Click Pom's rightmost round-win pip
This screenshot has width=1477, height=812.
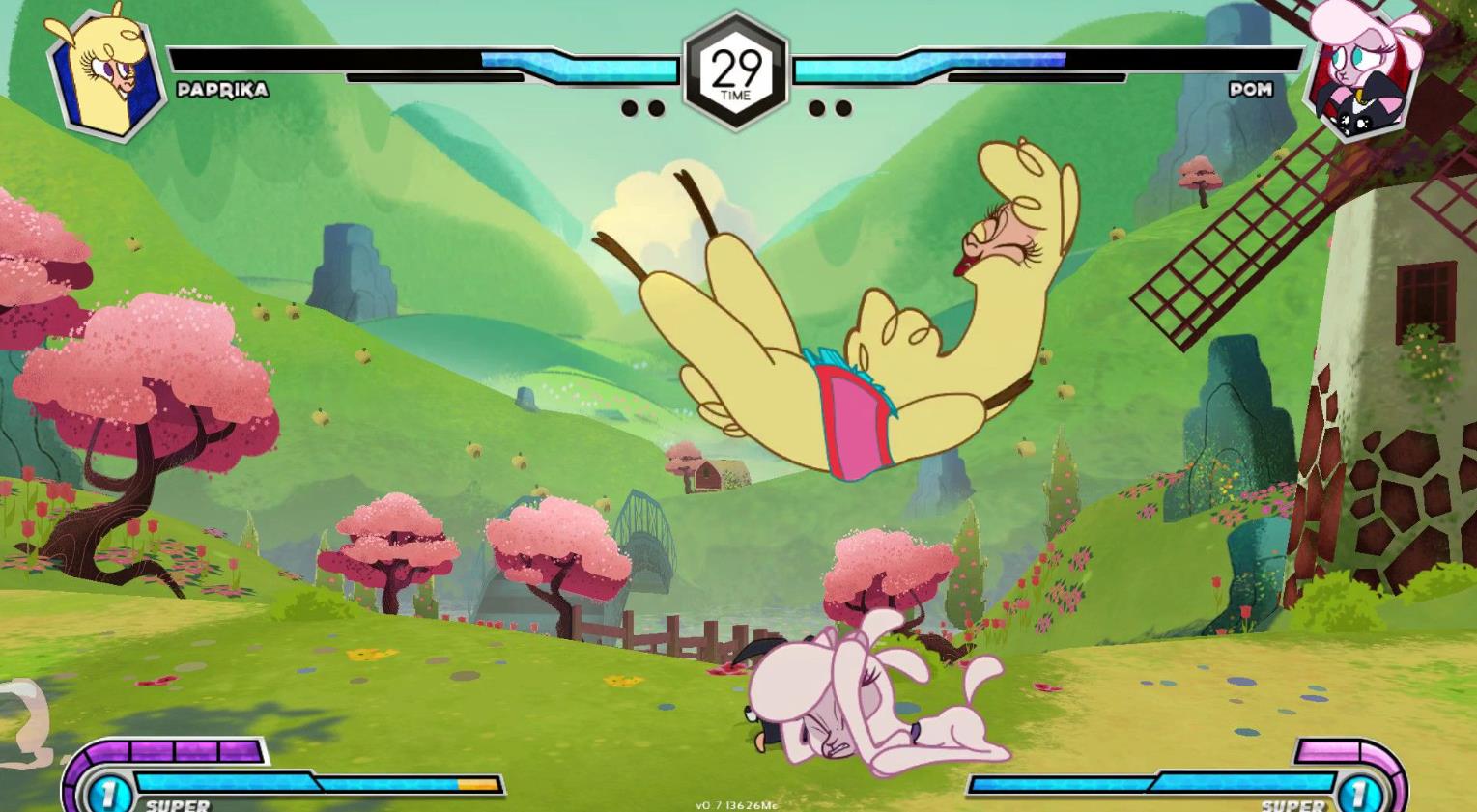841,108
